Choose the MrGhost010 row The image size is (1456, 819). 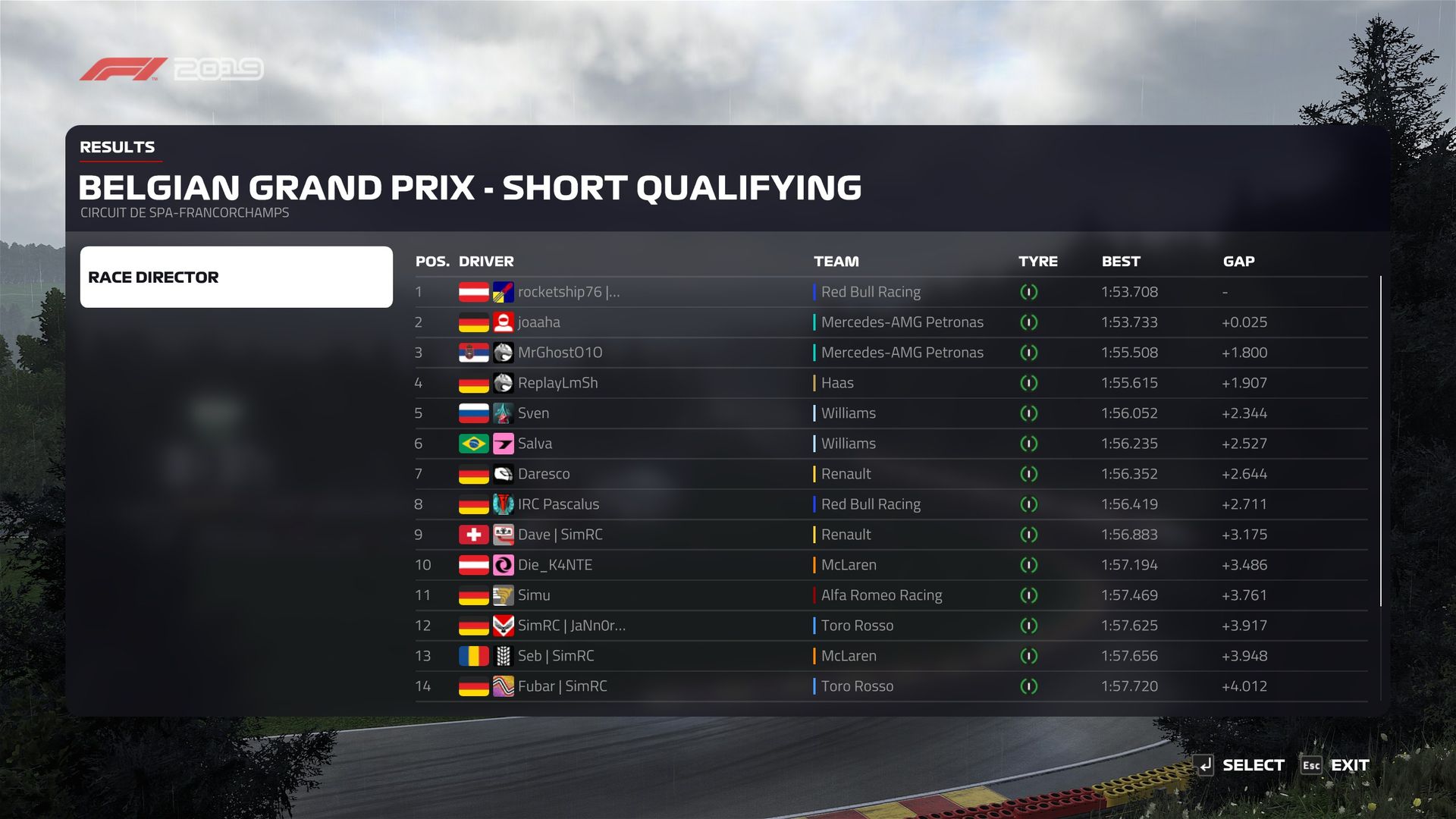pyautogui.click(x=560, y=353)
